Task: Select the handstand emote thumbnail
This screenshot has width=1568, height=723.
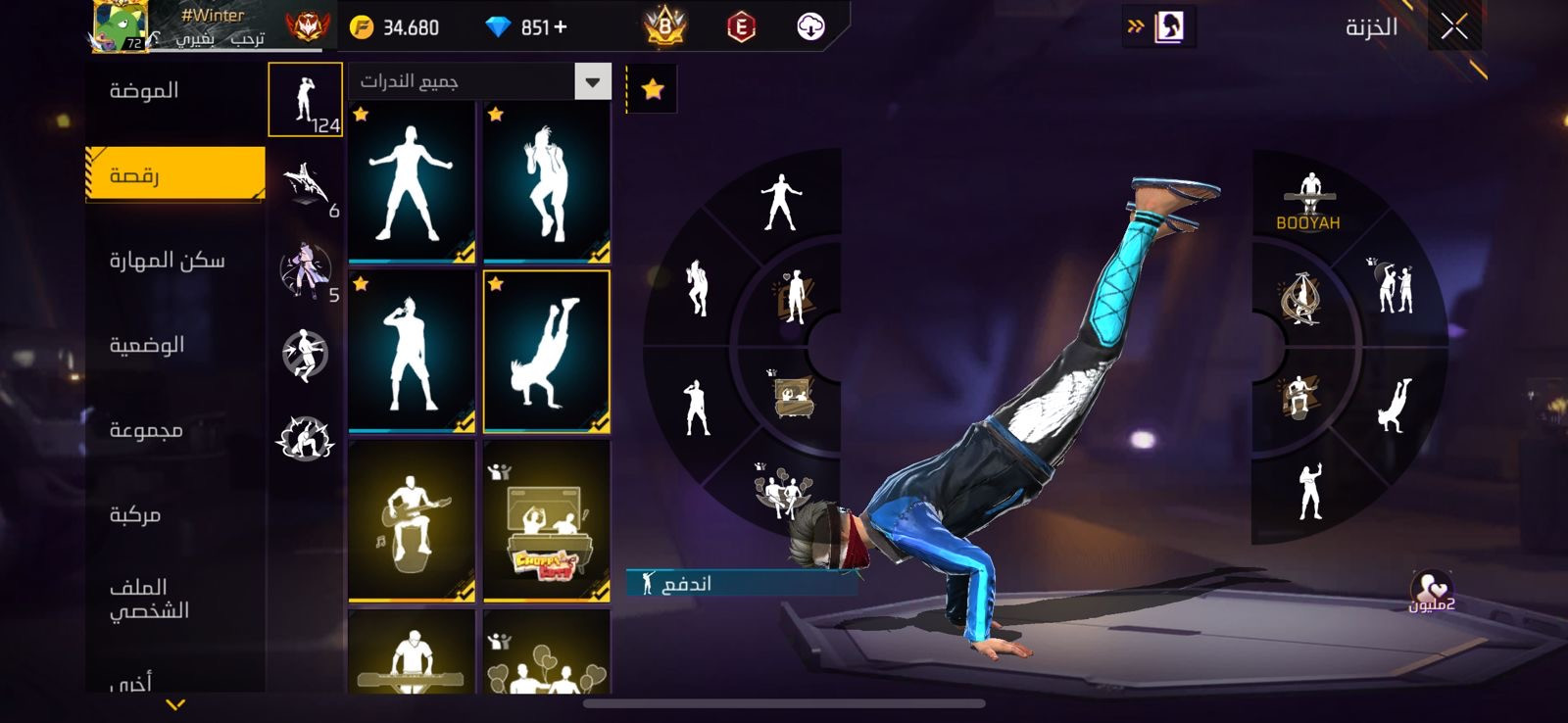Action: [x=547, y=351]
